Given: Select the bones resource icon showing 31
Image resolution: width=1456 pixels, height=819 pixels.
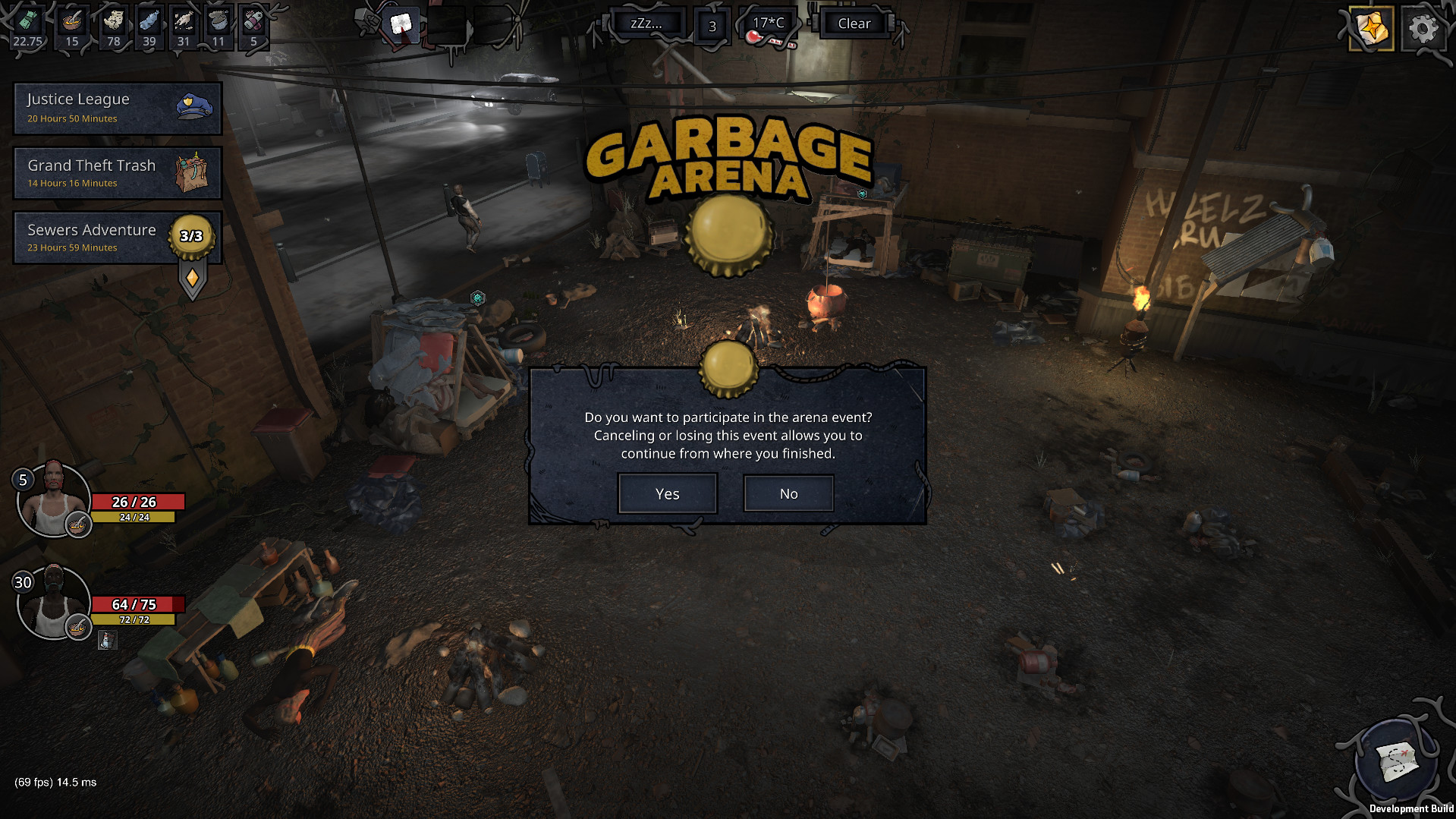Looking at the screenshot, I should pos(183,23).
